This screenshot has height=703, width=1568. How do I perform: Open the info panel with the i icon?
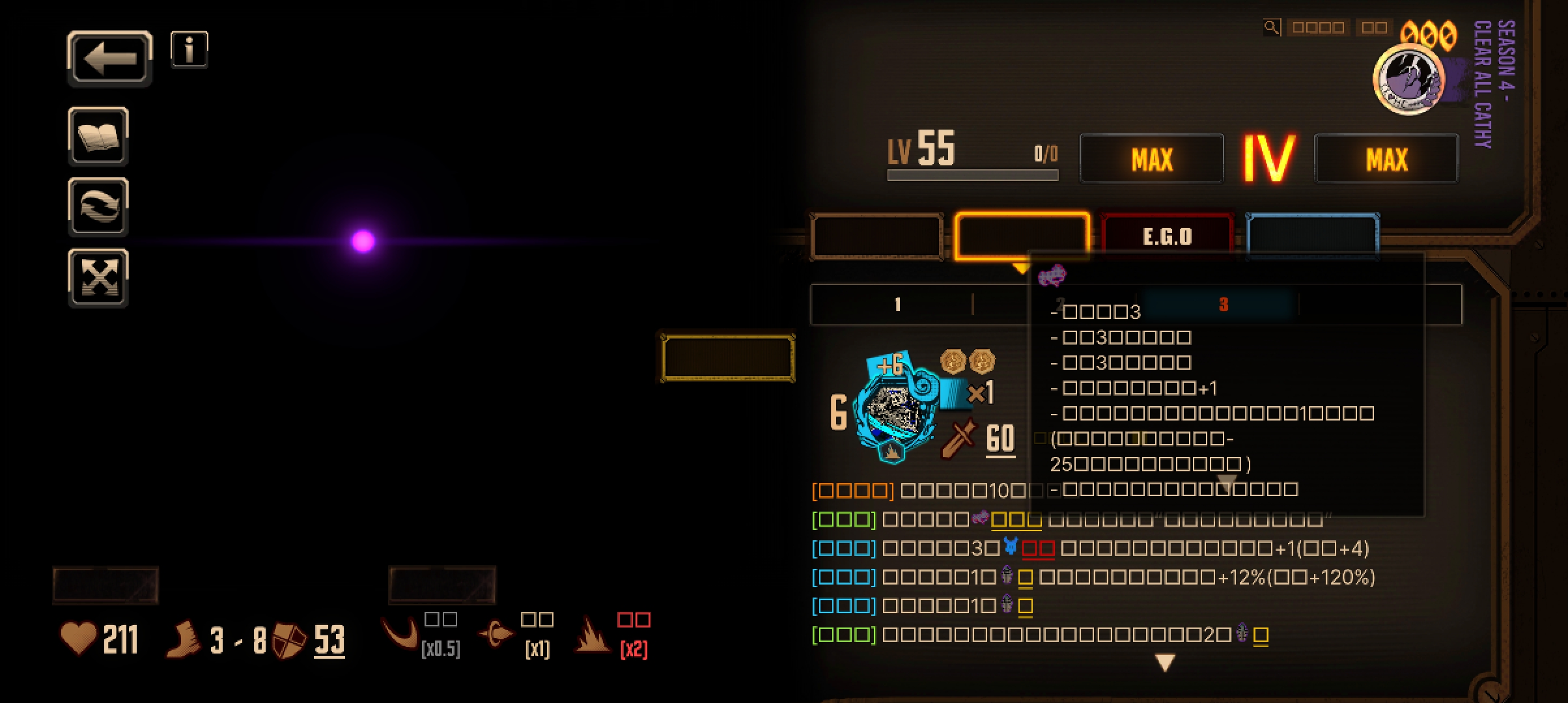point(189,49)
